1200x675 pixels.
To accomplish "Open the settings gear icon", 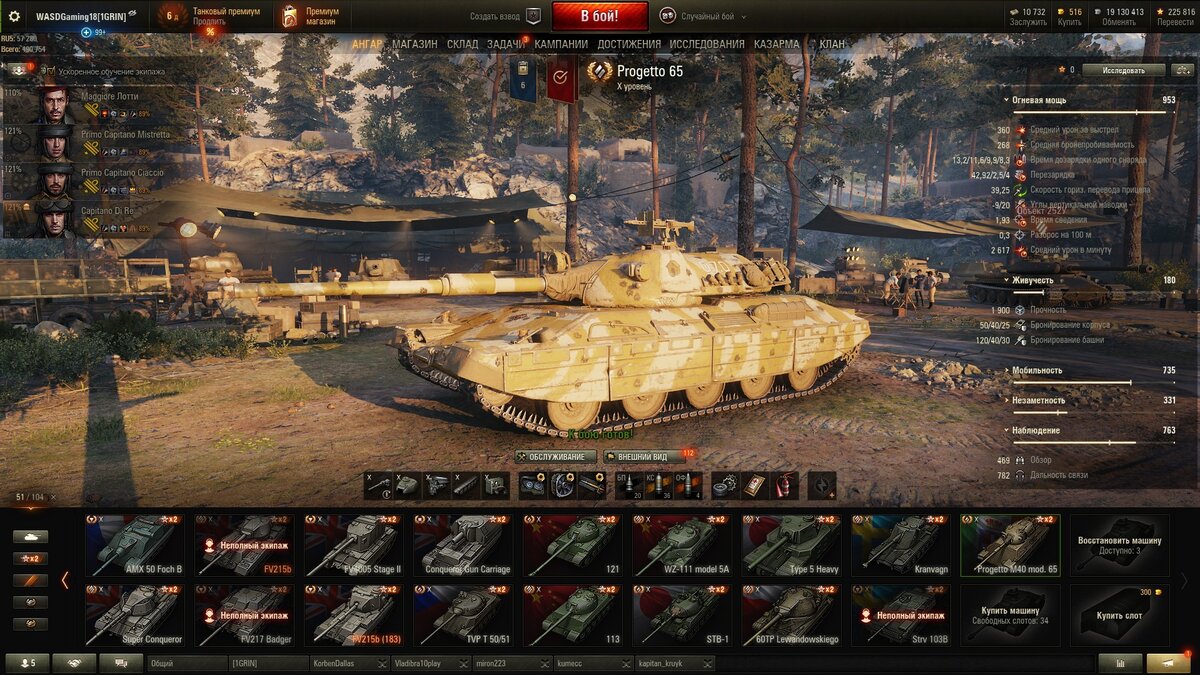I will (x=14, y=16).
